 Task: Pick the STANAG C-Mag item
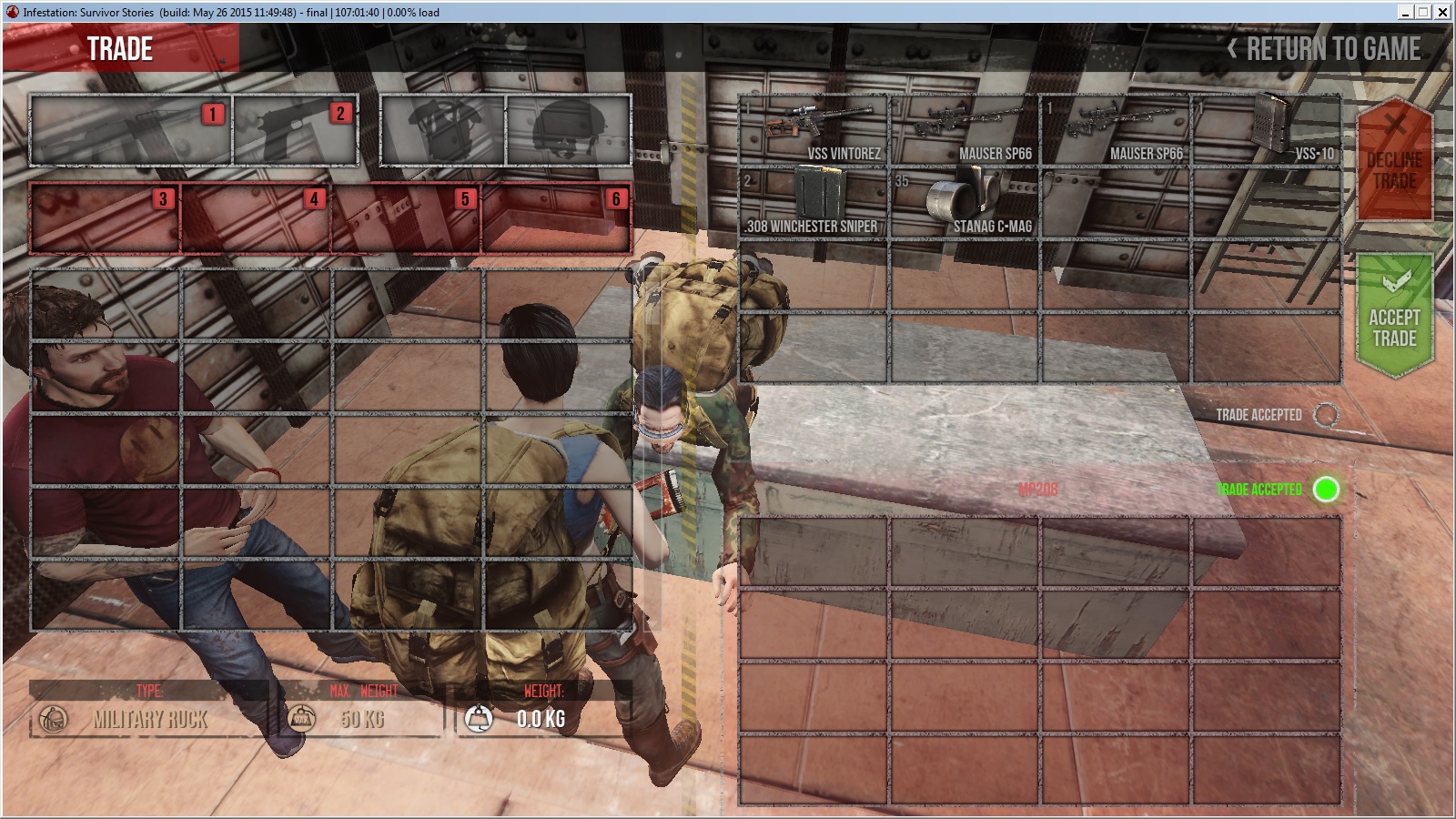965,202
